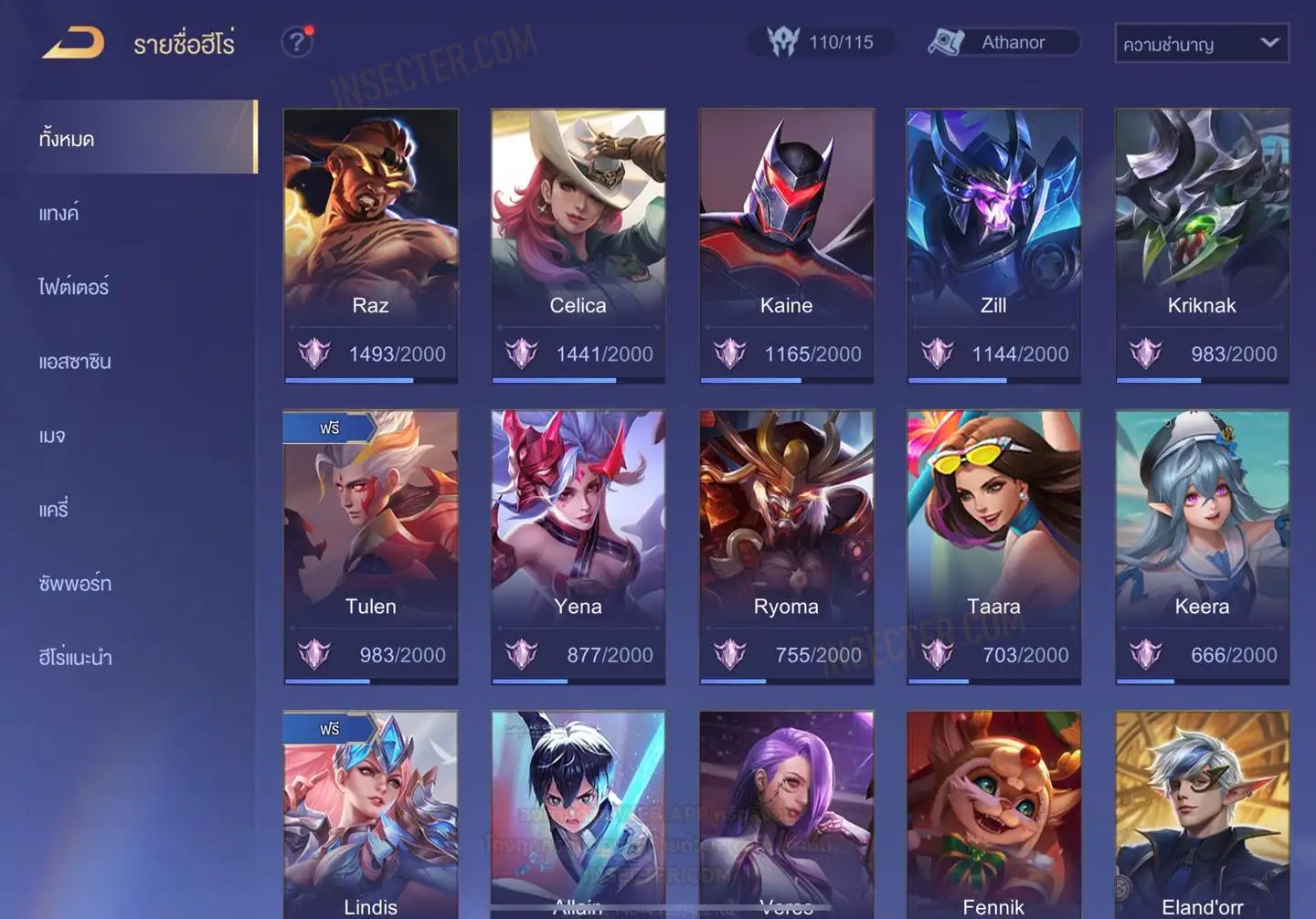1316x919 pixels.
Task: Open the ฮีโร่แนะนำ recommended heroes tab
Action: (75, 658)
